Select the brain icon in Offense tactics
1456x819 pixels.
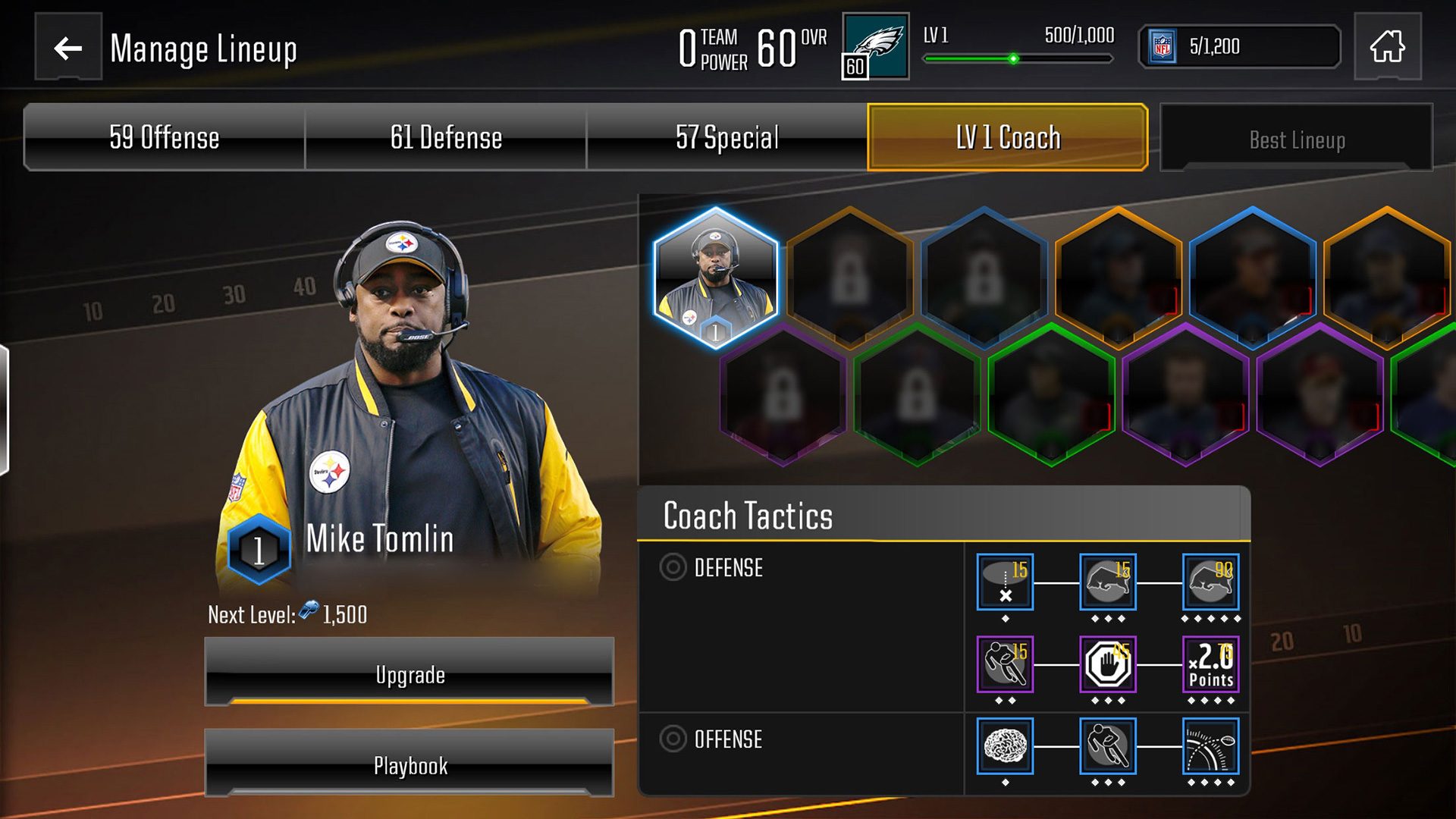1005,747
